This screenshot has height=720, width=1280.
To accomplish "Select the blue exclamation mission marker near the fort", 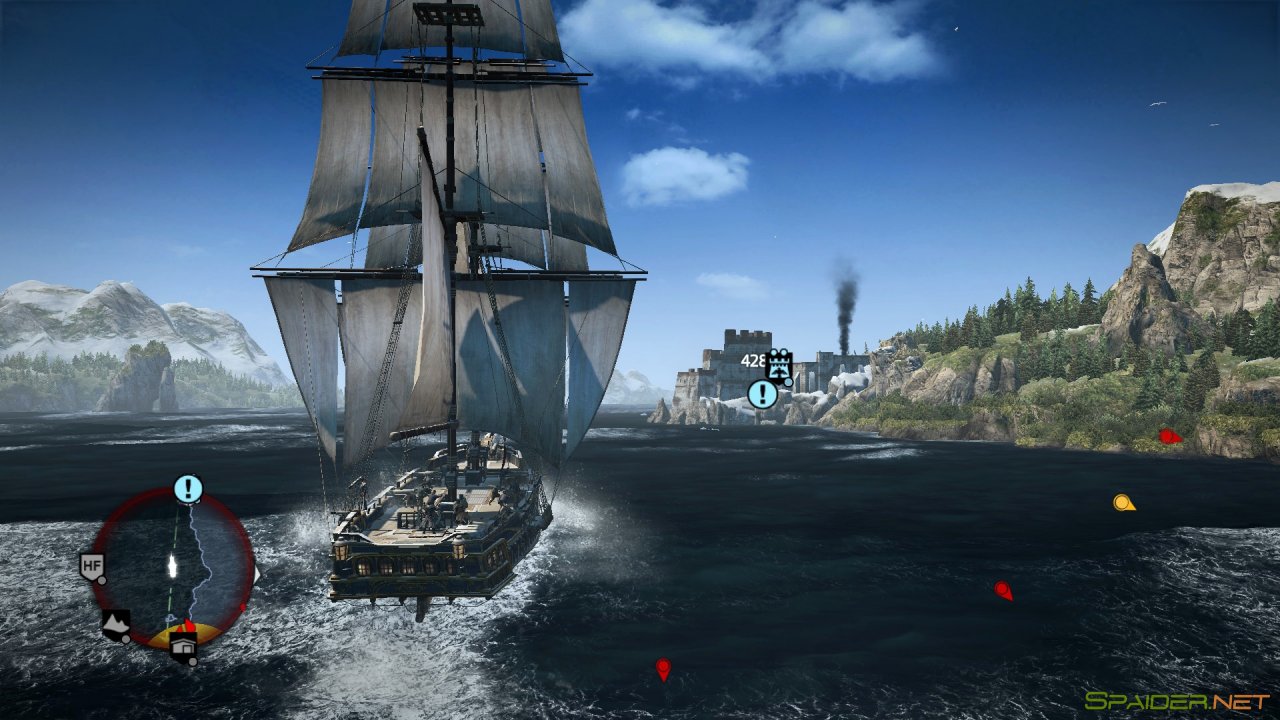I will click(762, 394).
